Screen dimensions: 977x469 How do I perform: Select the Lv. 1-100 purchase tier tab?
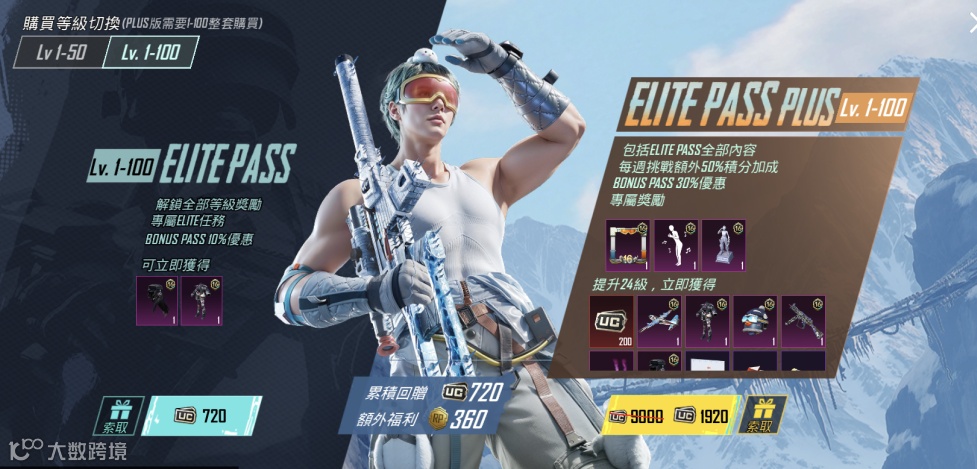pos(150,52)
